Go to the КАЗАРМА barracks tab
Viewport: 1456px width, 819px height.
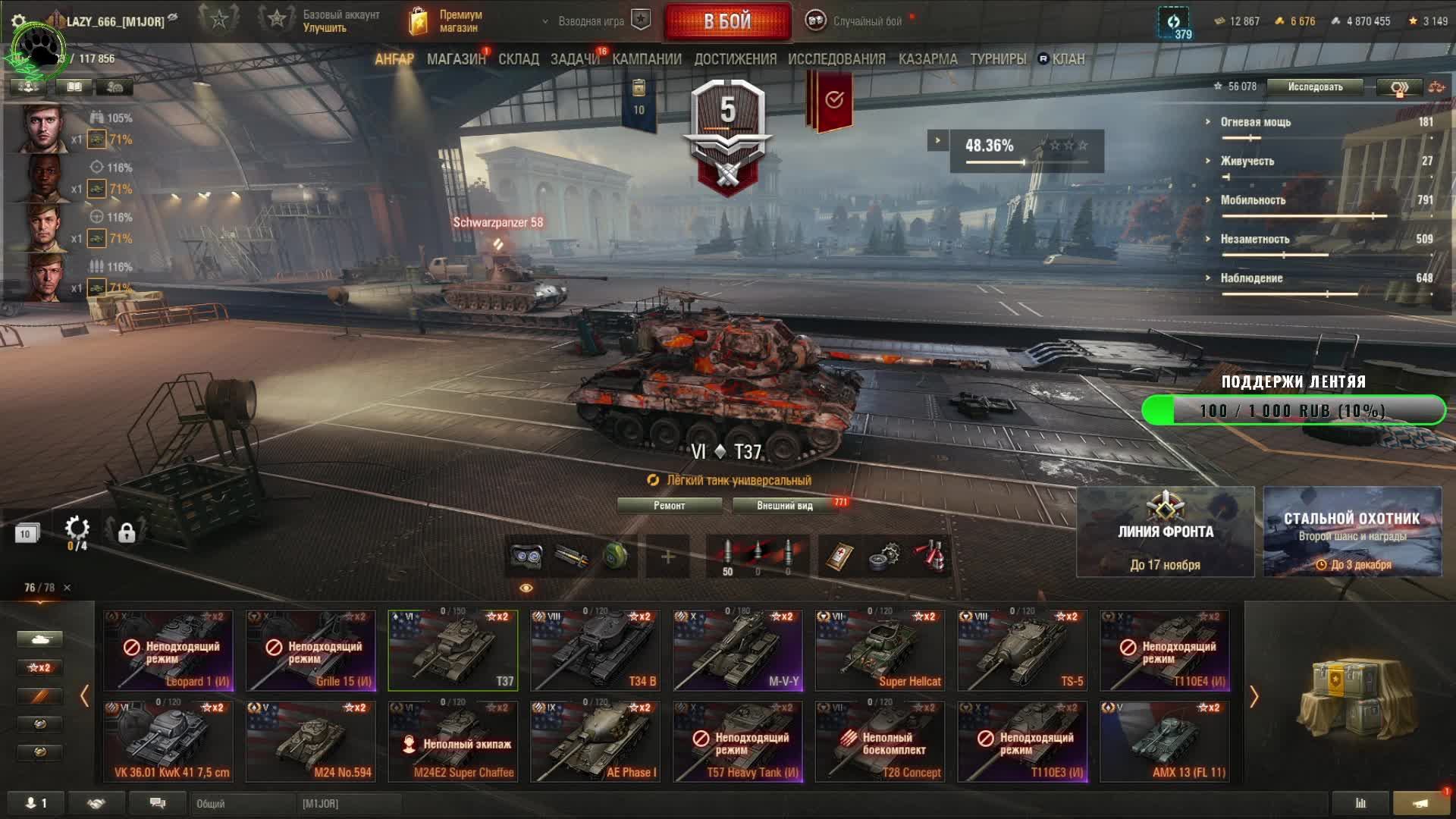[927, 59]
